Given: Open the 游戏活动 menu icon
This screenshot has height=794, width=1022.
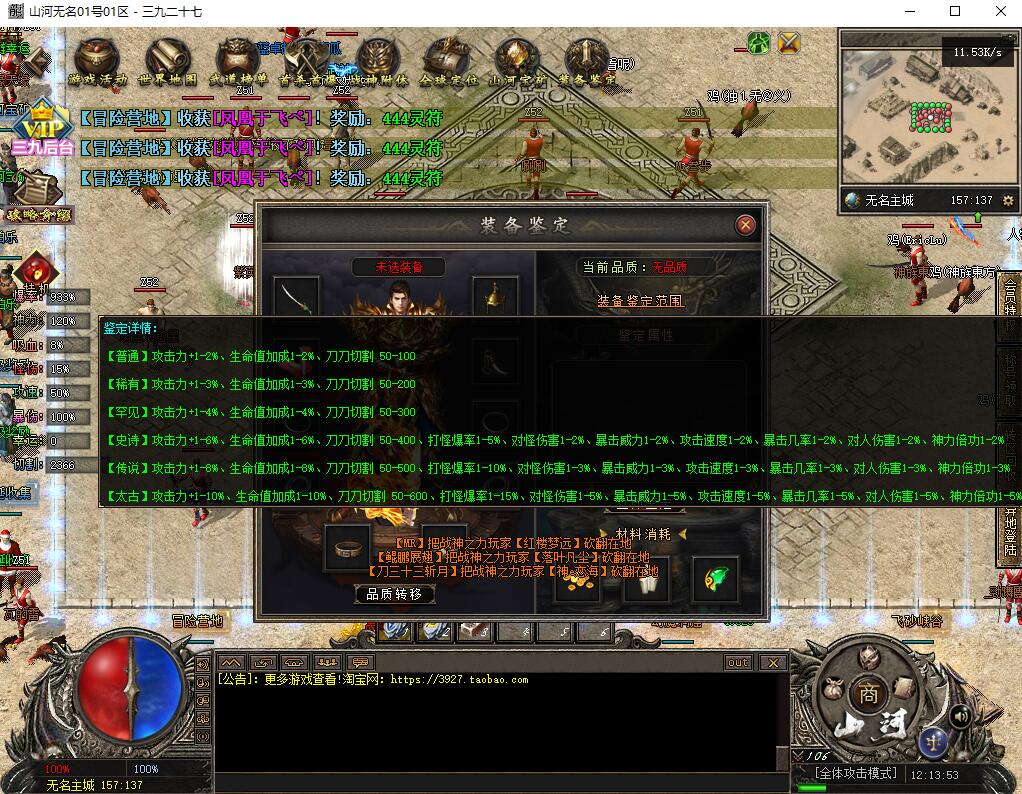Looking at the screenshot, I should click(x=98, y=60).
